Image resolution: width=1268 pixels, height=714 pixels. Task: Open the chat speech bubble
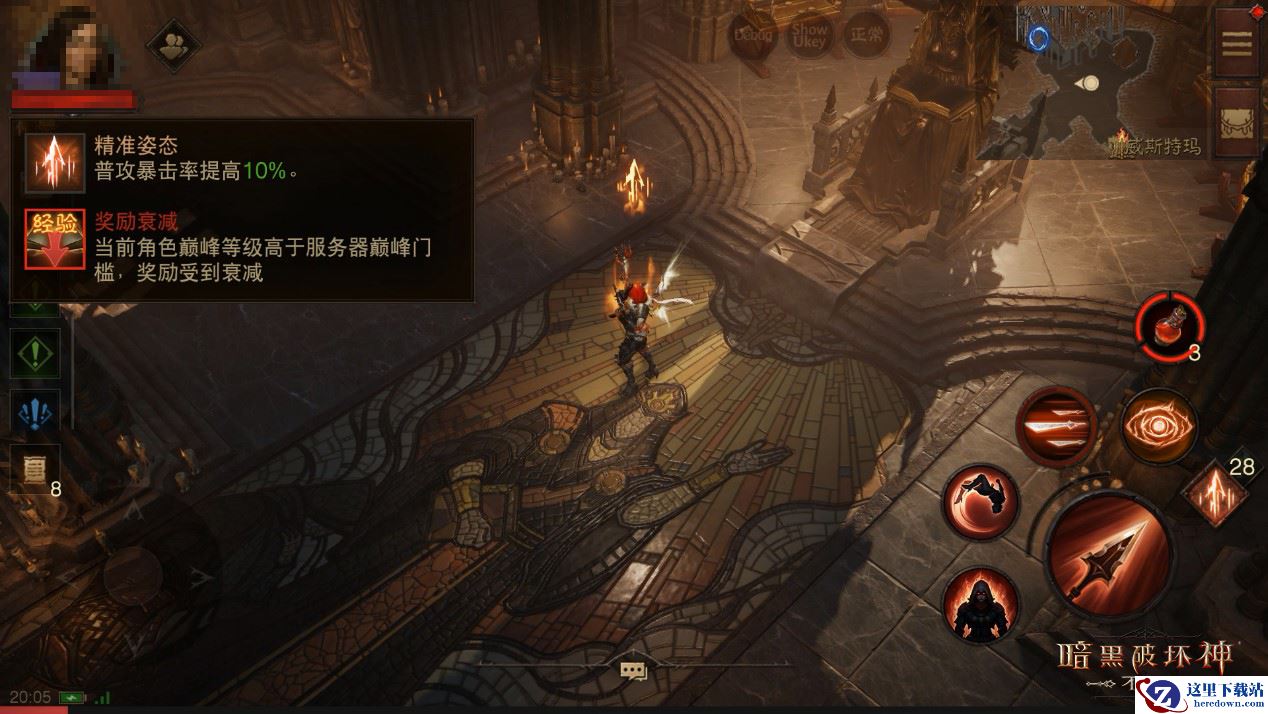pyautogui.click(x=632, y=671)
